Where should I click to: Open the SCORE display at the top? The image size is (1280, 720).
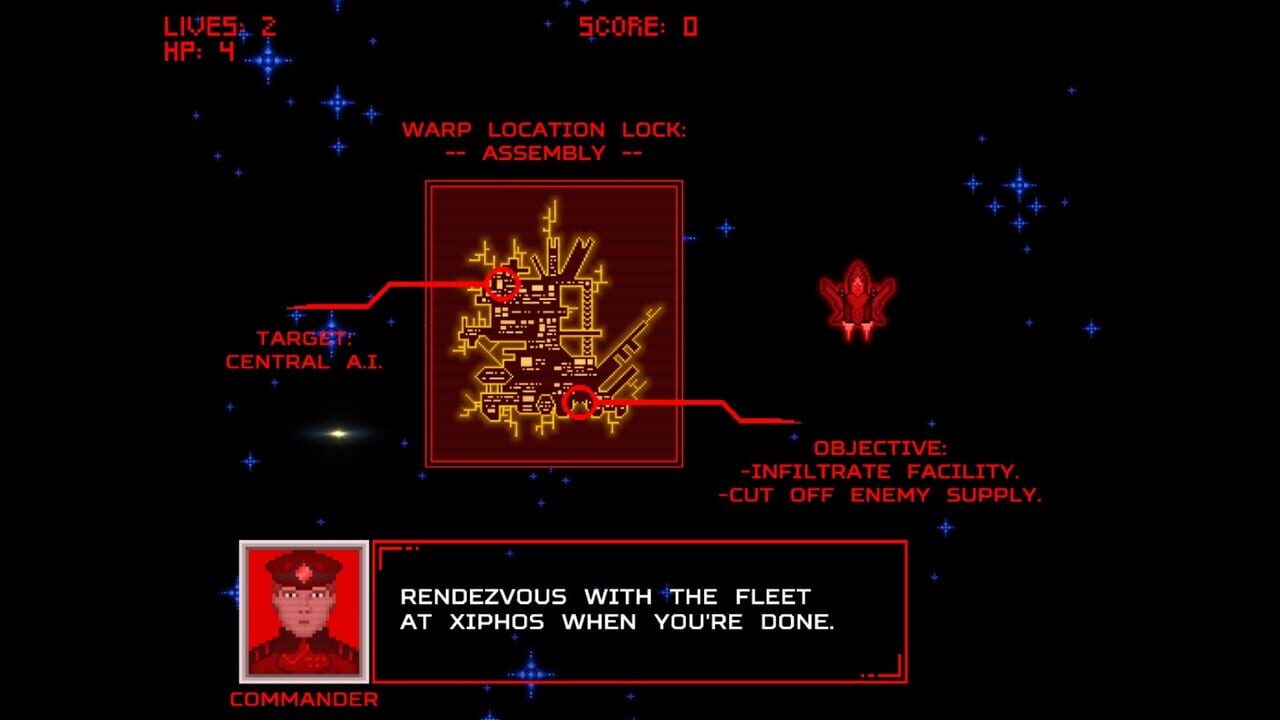click(636, 26)
